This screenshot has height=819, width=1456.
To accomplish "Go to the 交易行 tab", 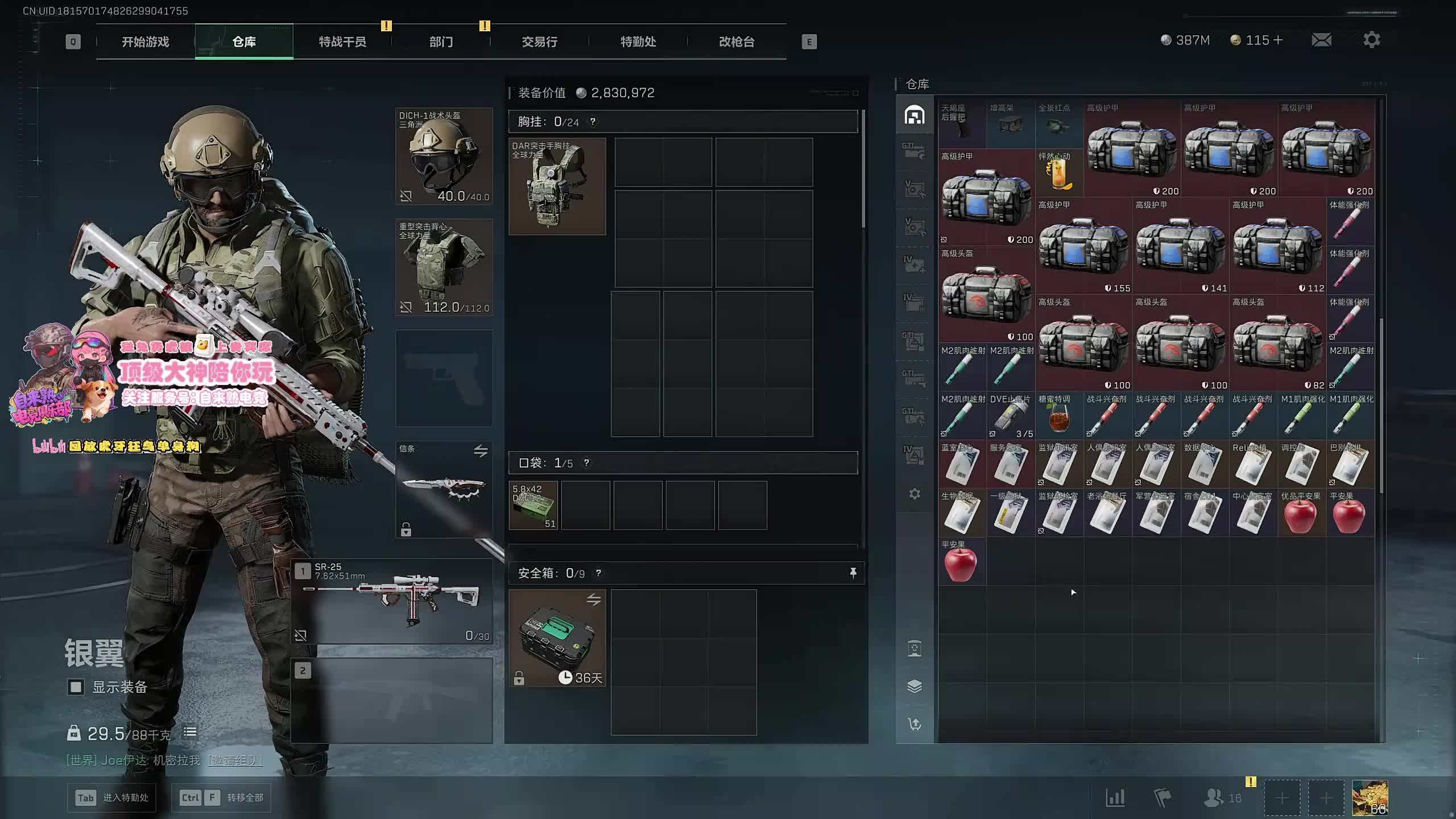I will point(539,42).
